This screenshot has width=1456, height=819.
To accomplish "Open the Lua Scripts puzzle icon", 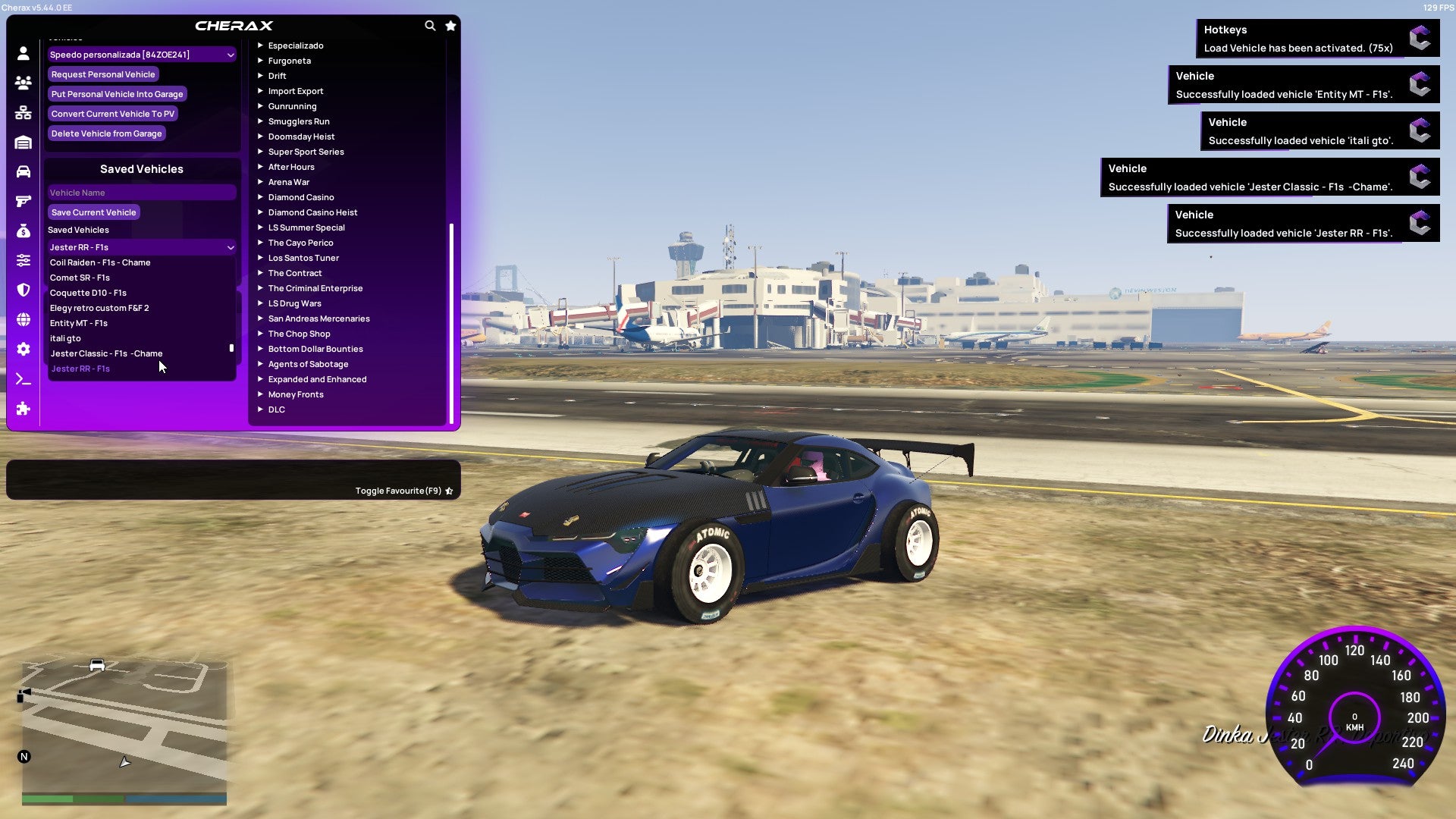I will 23,408.
